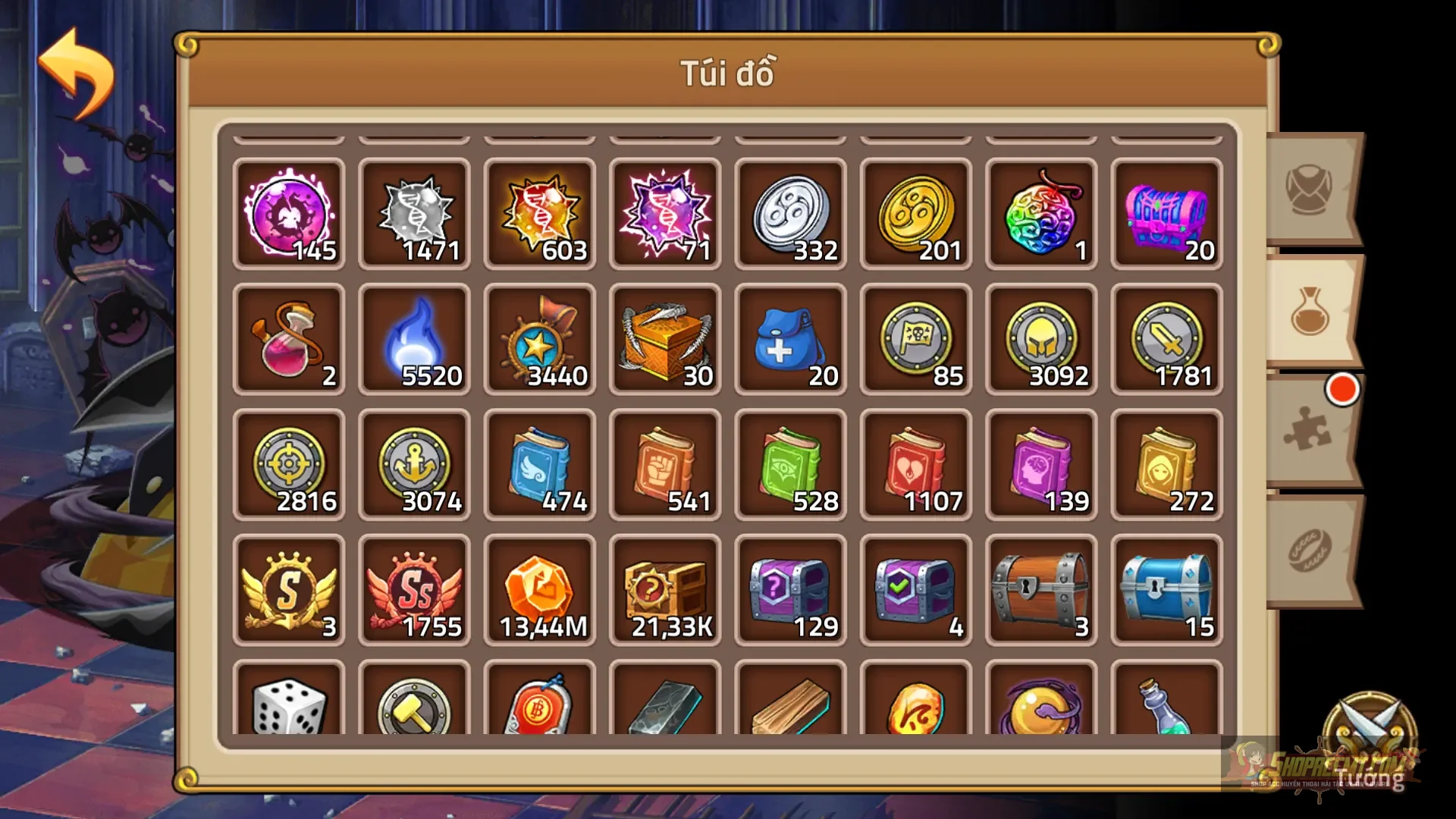Select the rainbow devil fruit item
This screenshot has height=819, width=1456.
[1040, 215]
